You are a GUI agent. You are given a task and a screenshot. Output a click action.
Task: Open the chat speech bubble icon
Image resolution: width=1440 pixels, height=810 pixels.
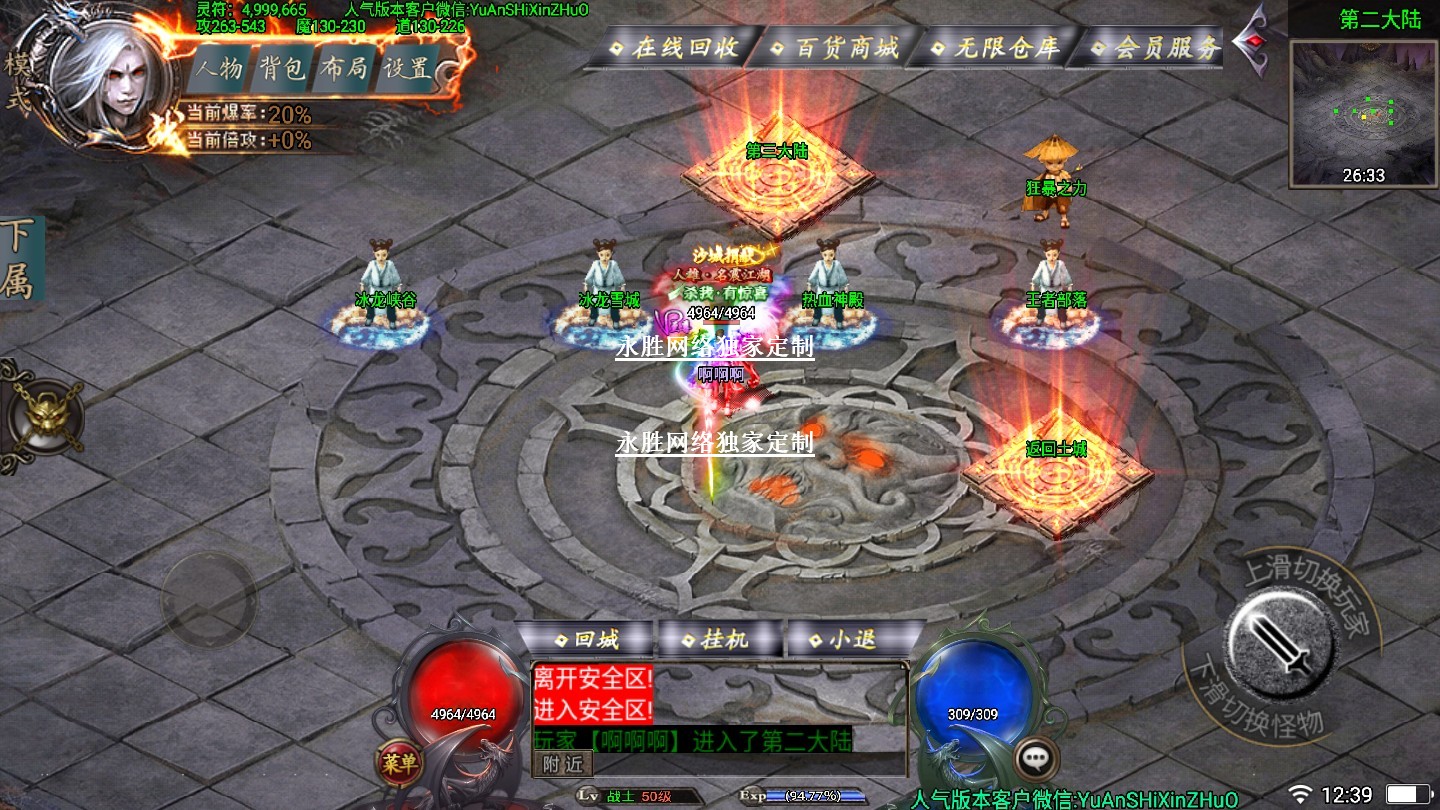[1036, 759]
